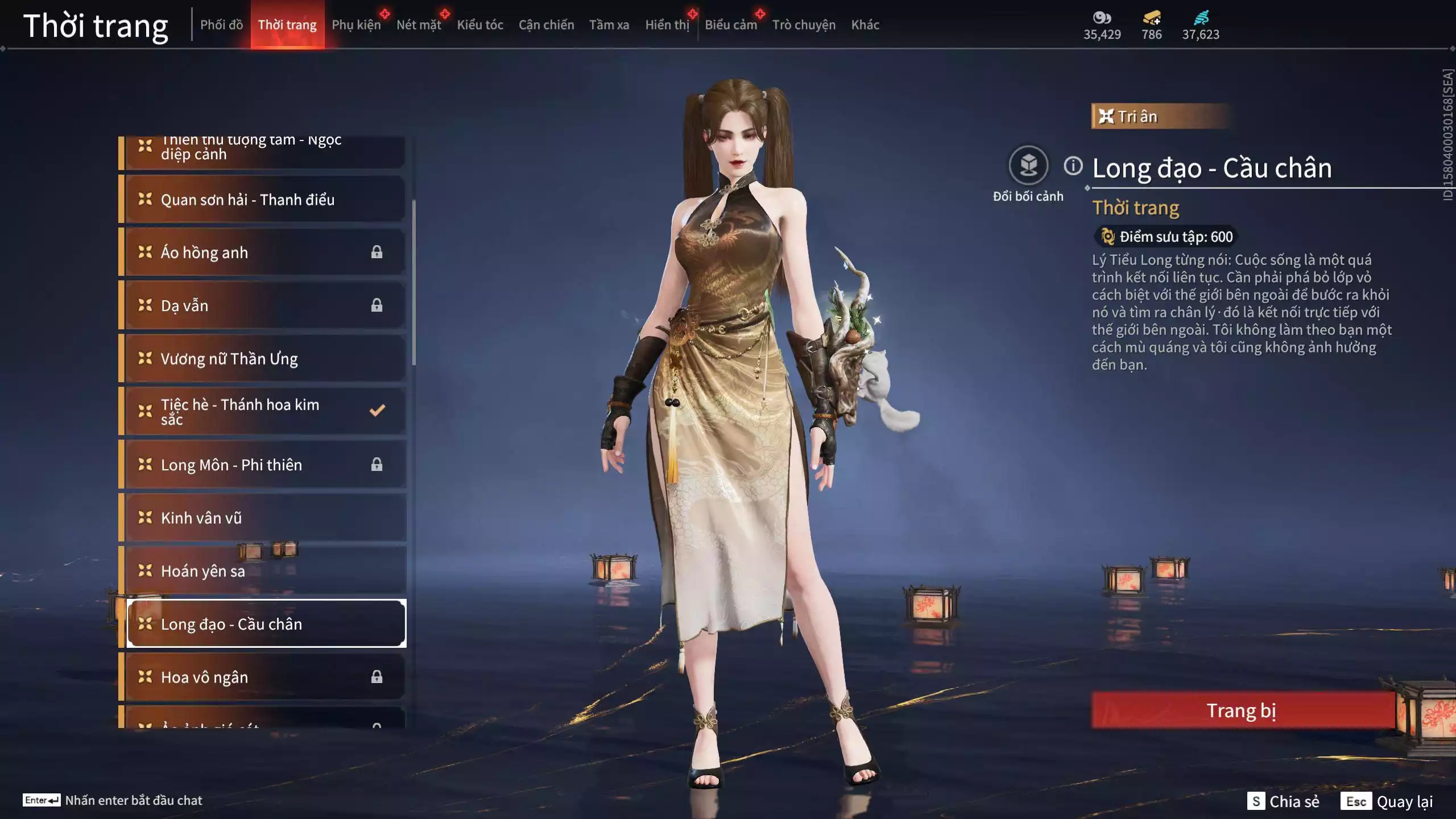
Task: Open the Phụ kiện tab
Action: tap(356, 25)
